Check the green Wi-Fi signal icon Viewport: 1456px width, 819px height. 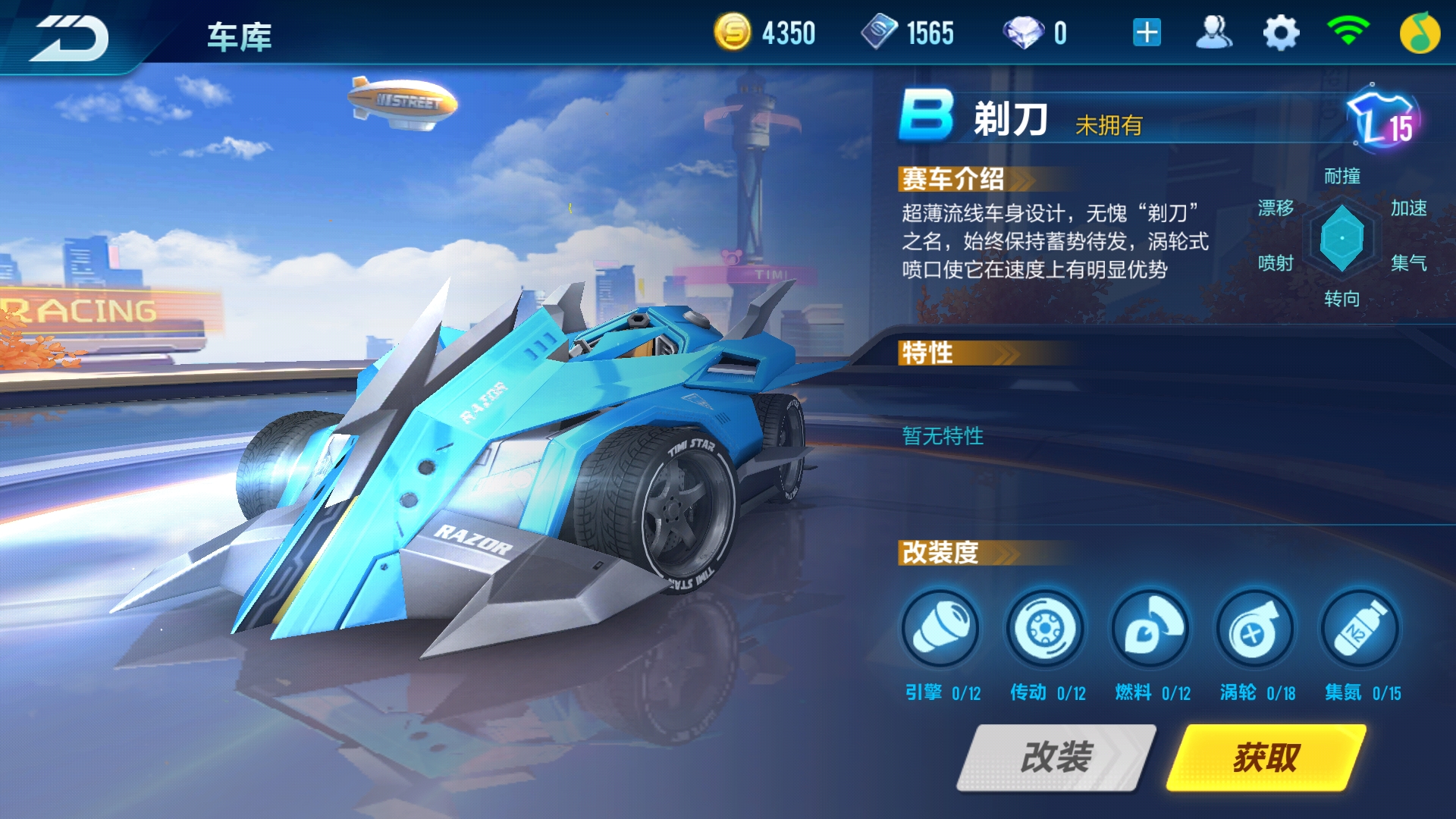(x=1348, y=32)
